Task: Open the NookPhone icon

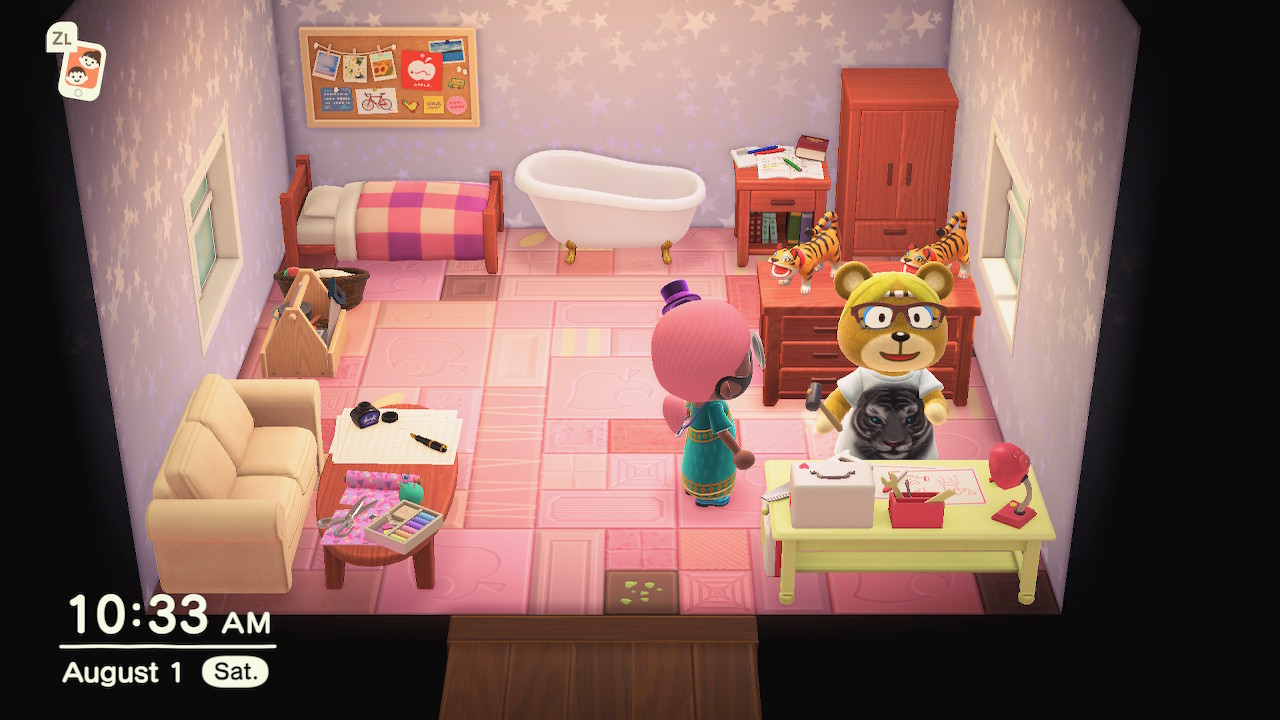Action: coord(82,70)
